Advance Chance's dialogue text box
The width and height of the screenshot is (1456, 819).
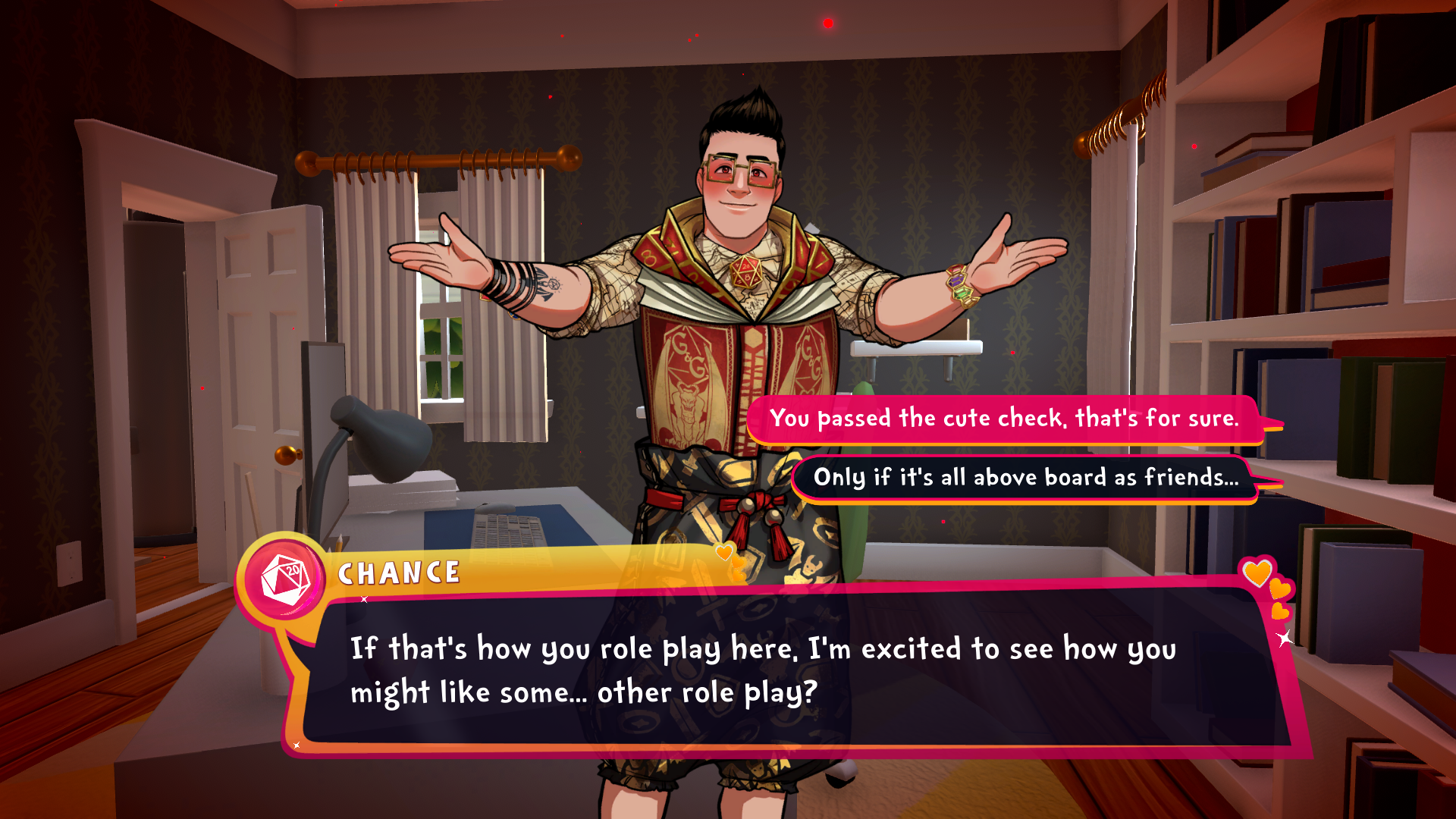tap(789, 670)
